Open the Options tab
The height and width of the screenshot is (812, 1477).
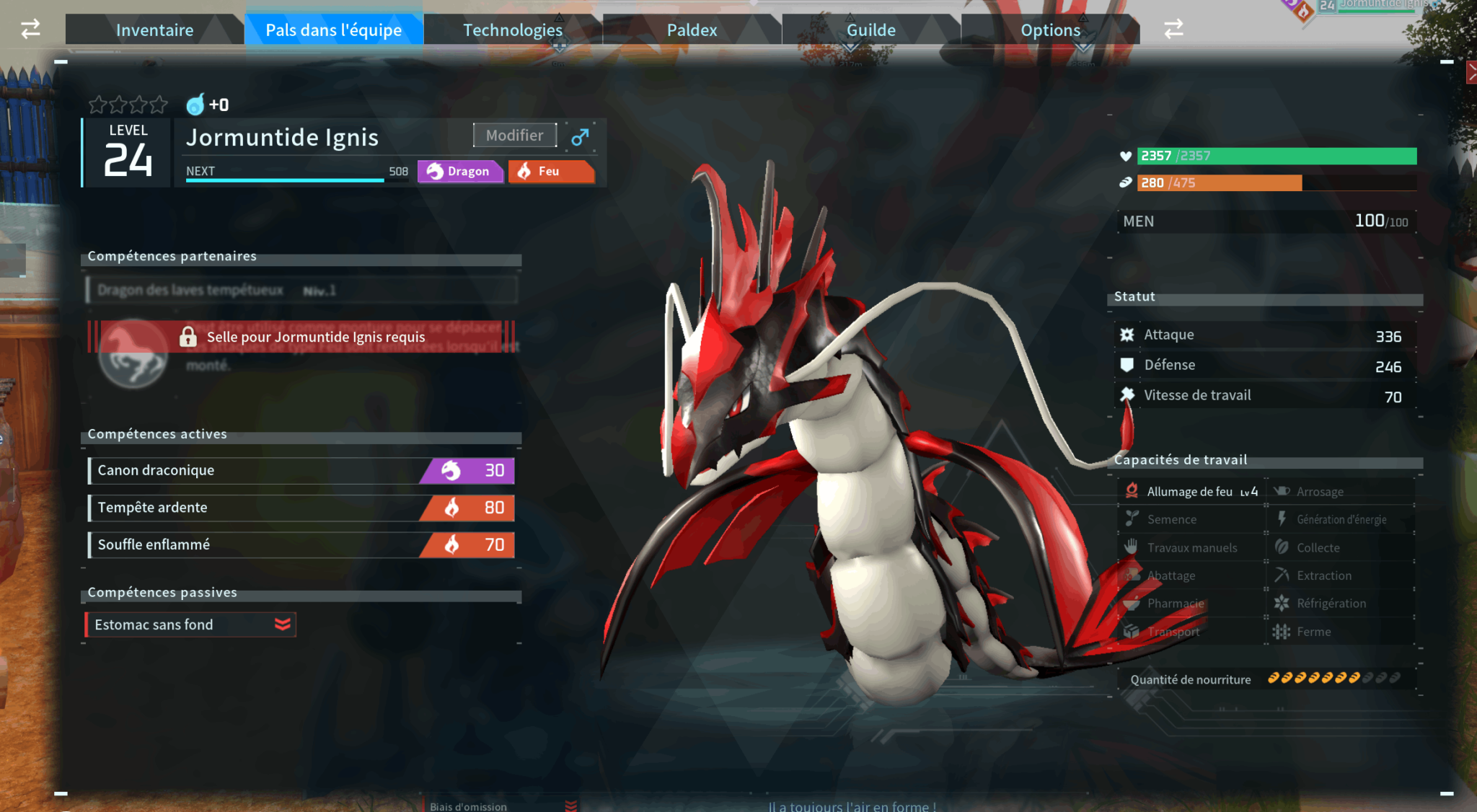(x=1050, y=30)
